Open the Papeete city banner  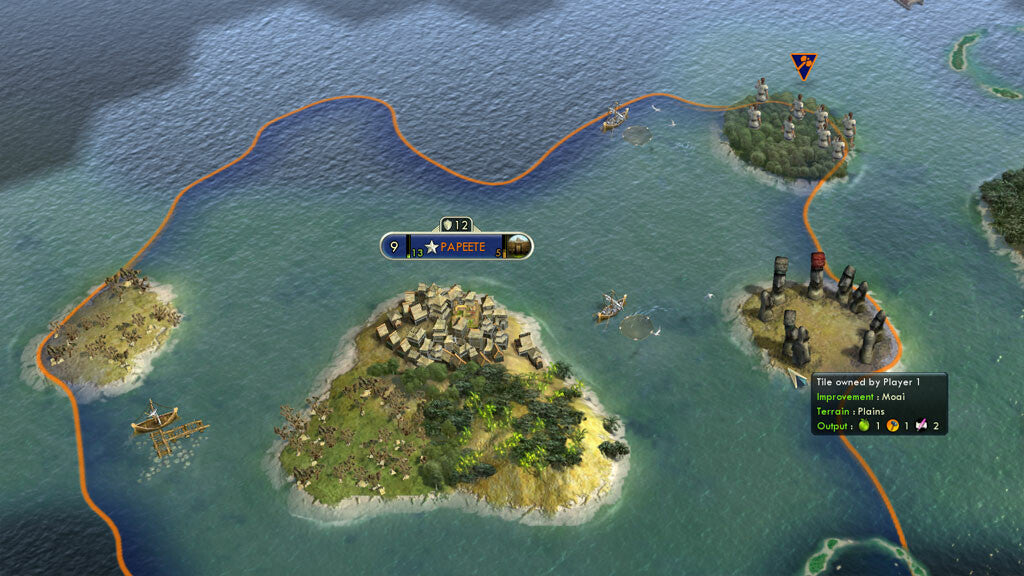456,246
